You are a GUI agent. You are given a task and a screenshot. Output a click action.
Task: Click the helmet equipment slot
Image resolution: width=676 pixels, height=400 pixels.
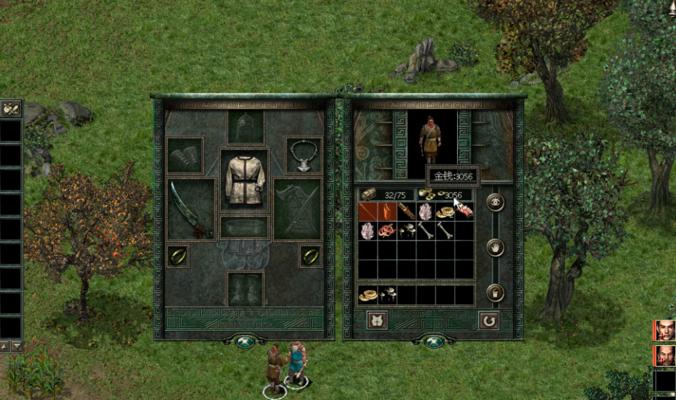tap(245, 127)
